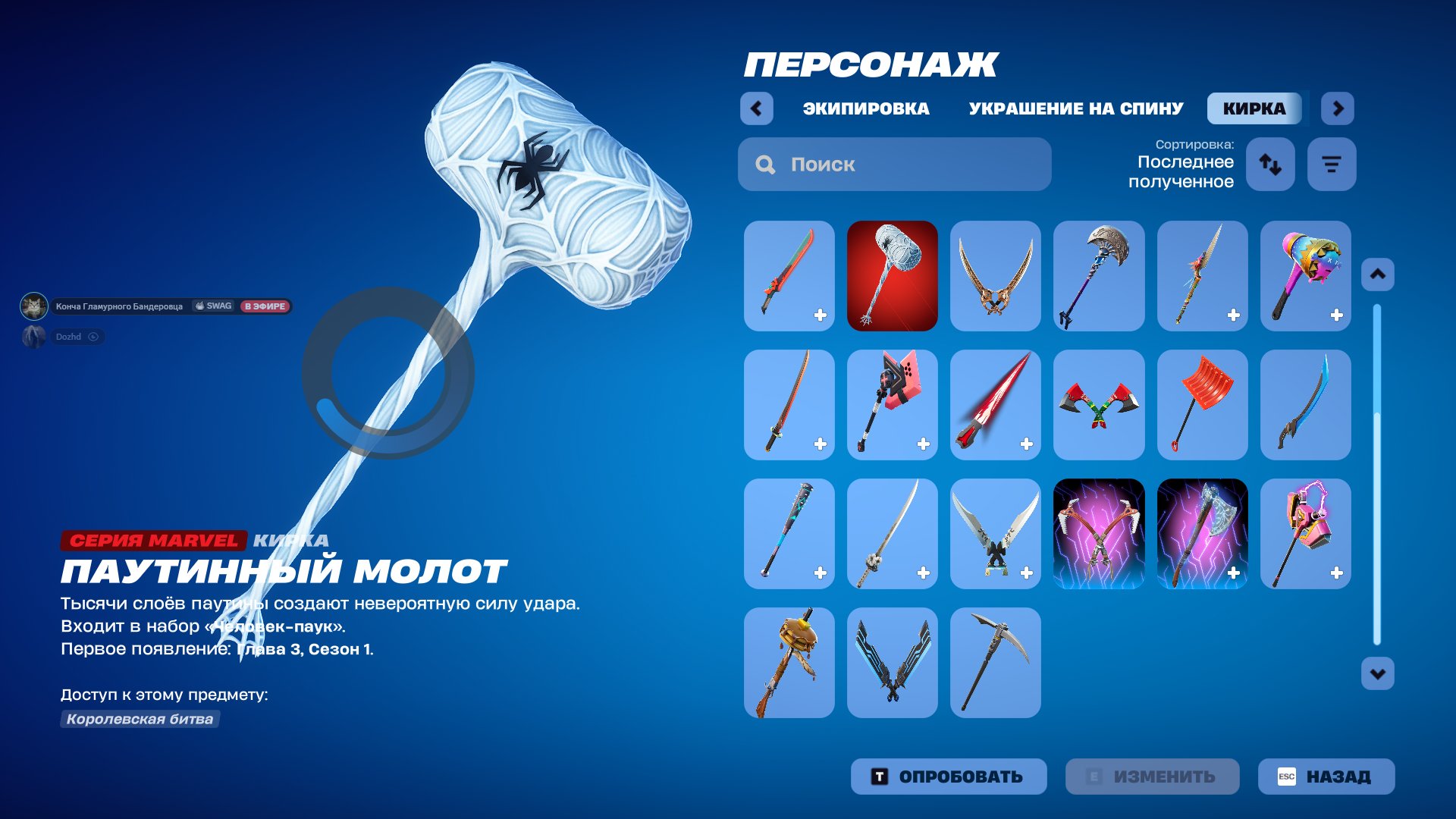Expand next category with right arrow
Viewport: 1456px width, 819px height.
(x=1338, y=108)
